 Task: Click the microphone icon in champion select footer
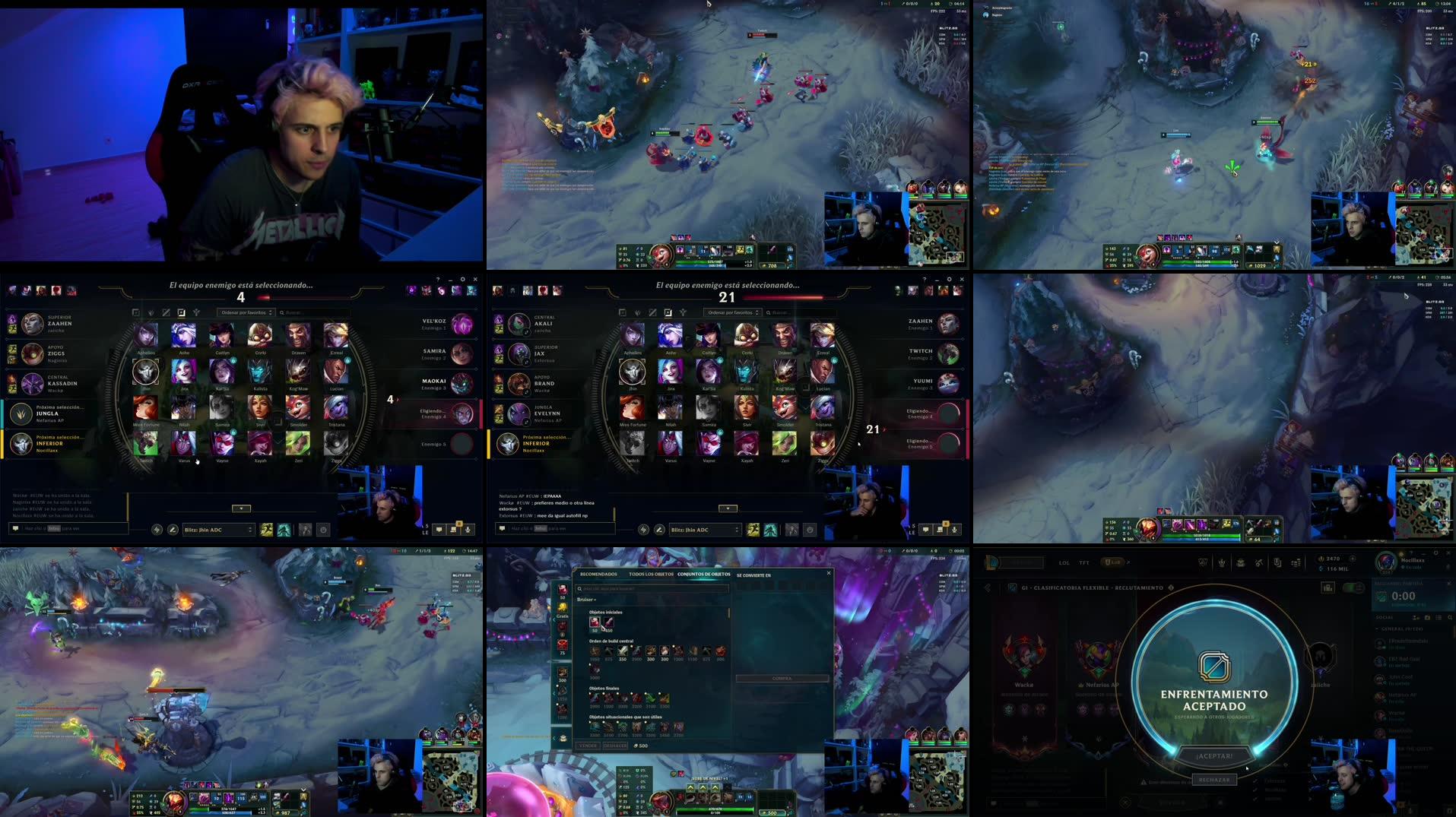coord(955,529)
